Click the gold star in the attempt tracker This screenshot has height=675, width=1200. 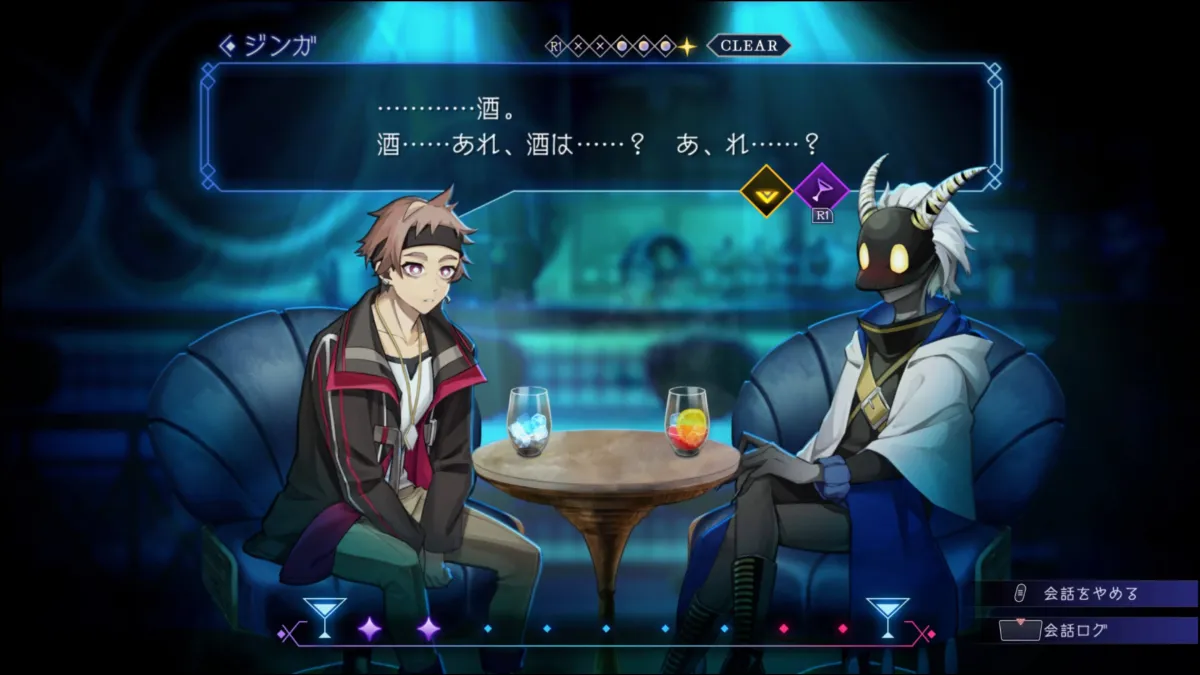(x=687, y=46)
